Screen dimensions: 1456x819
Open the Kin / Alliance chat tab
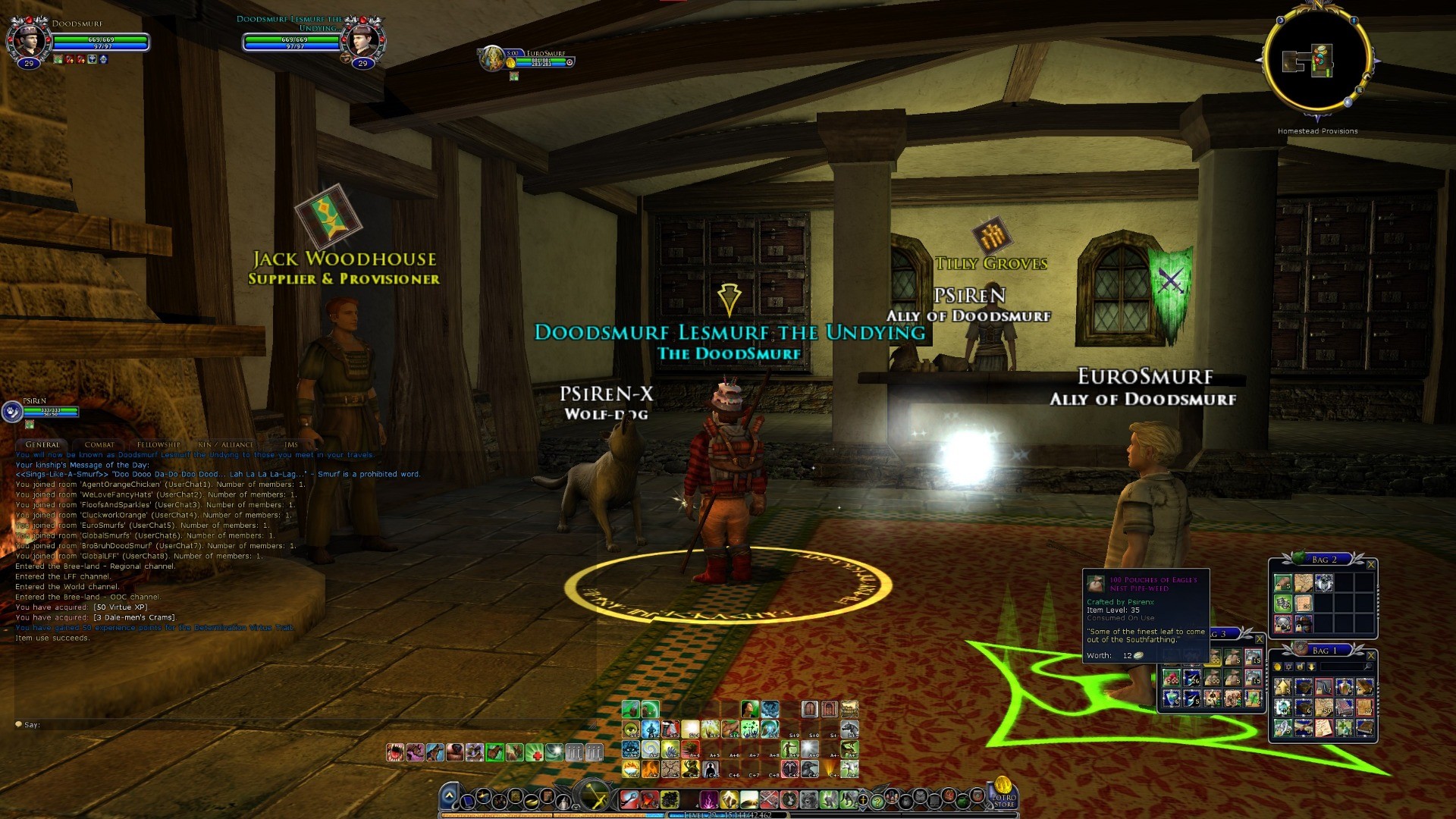pos(225,444)
